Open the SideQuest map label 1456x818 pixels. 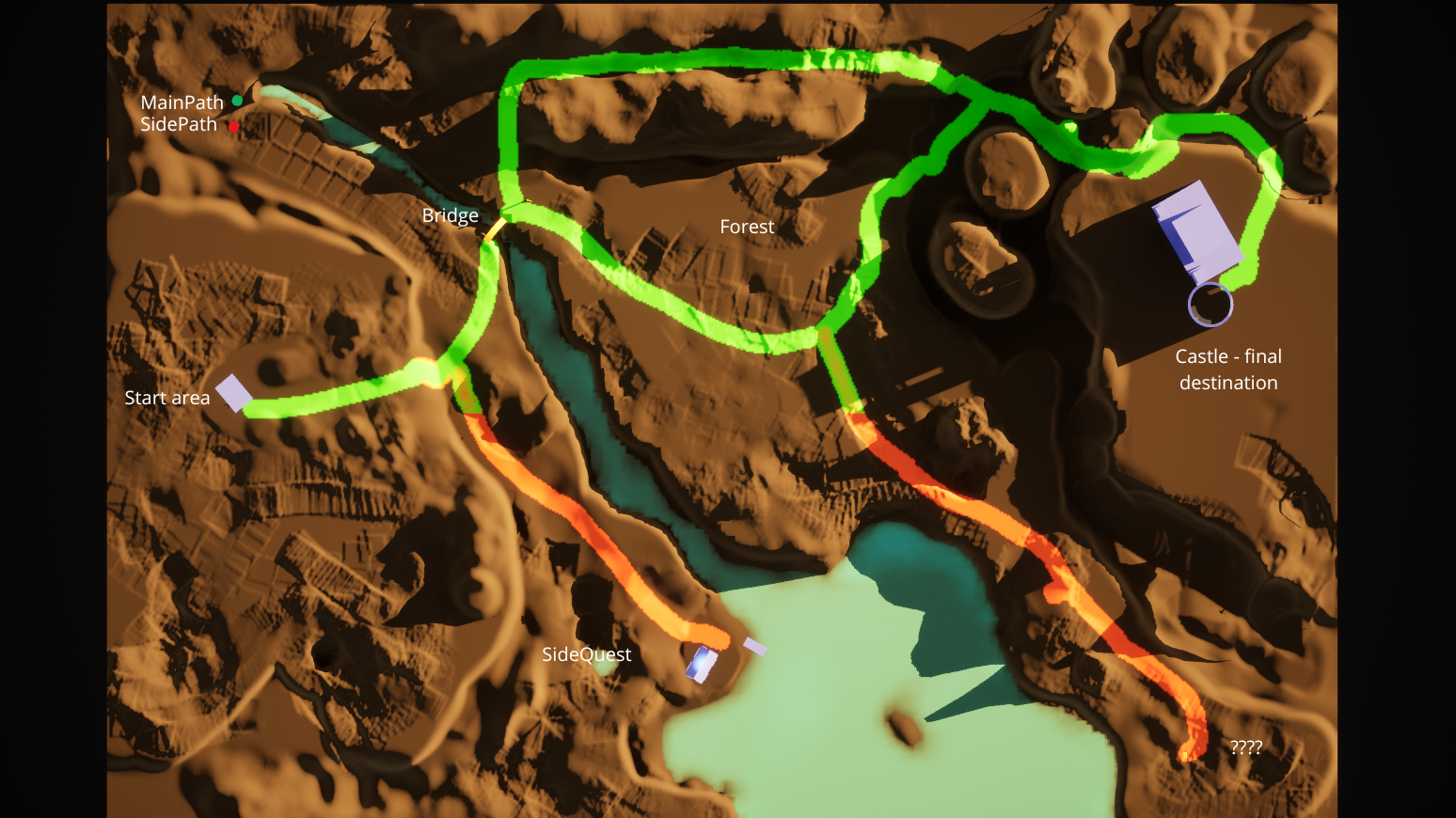tap(587, 655)
